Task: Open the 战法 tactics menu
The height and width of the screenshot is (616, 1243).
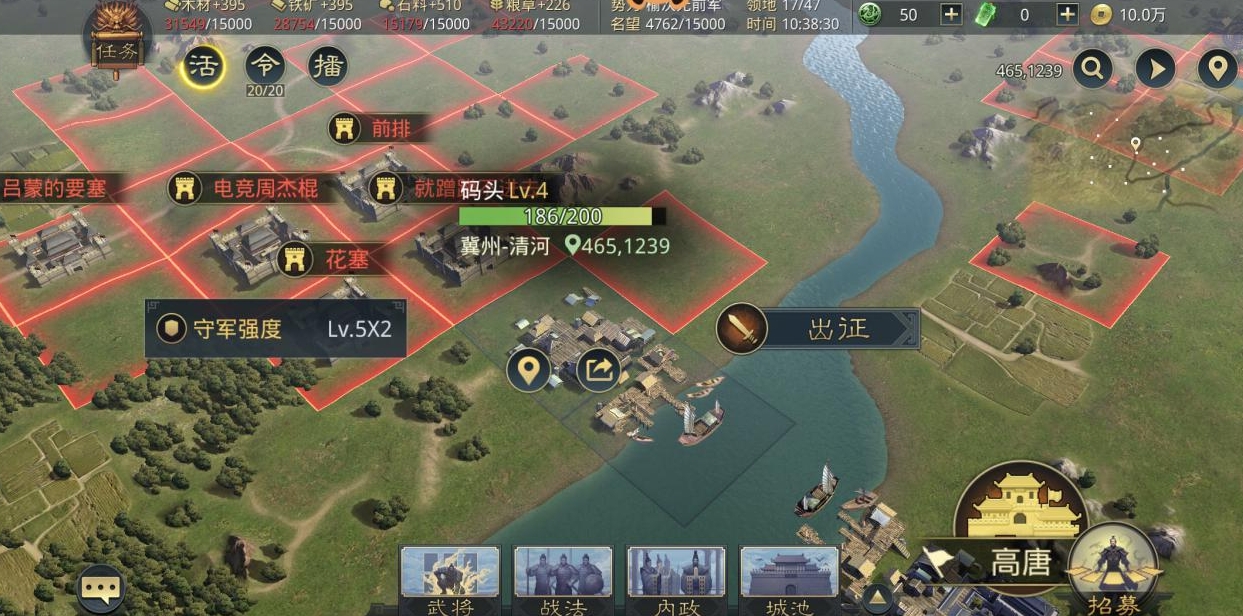Action: (548, 580)
